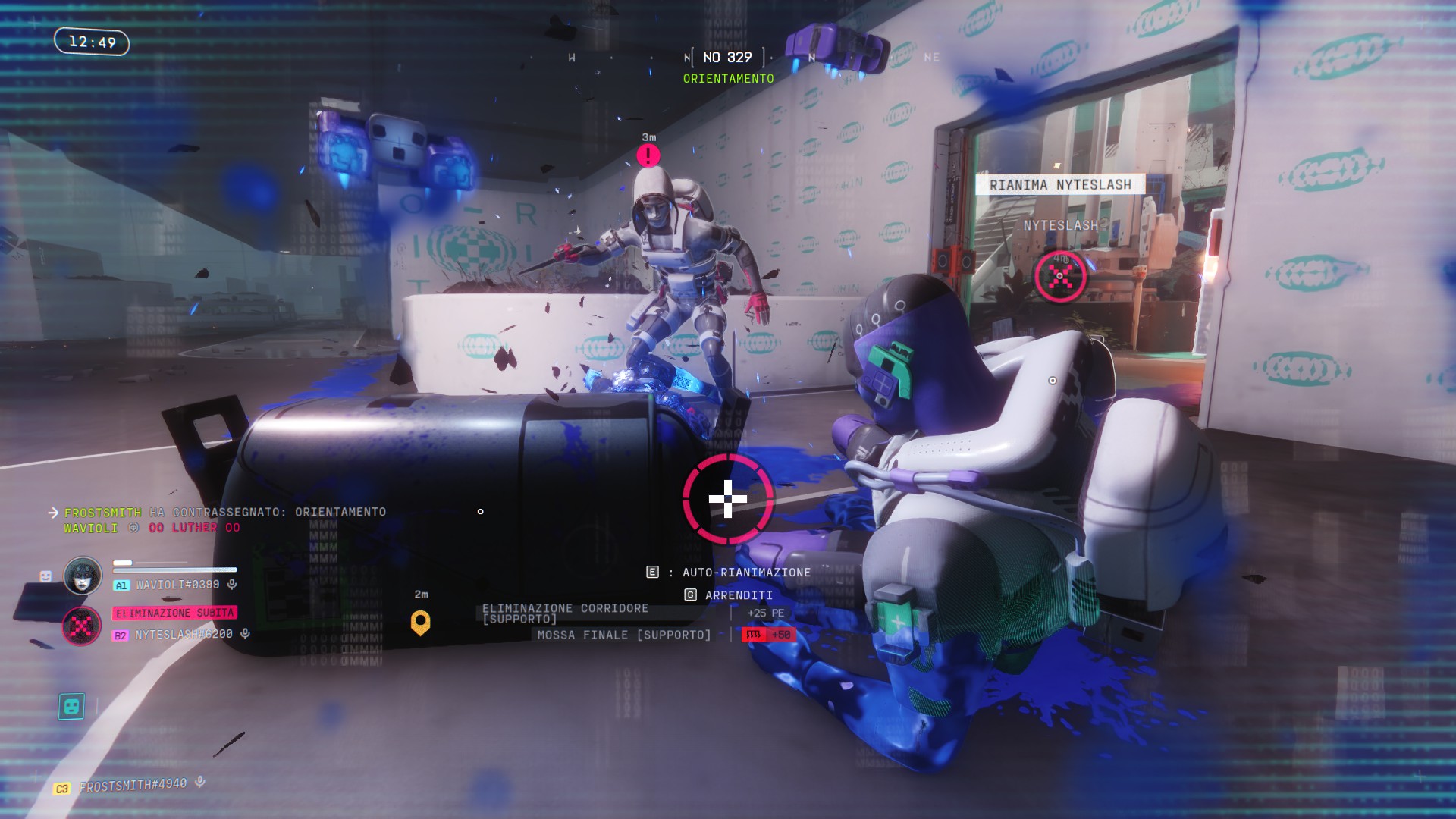Select the NYTESLASH revive skull marker
This screenshot has width=1456, height=819.
pyautogui.click(x=1060, y=276)
